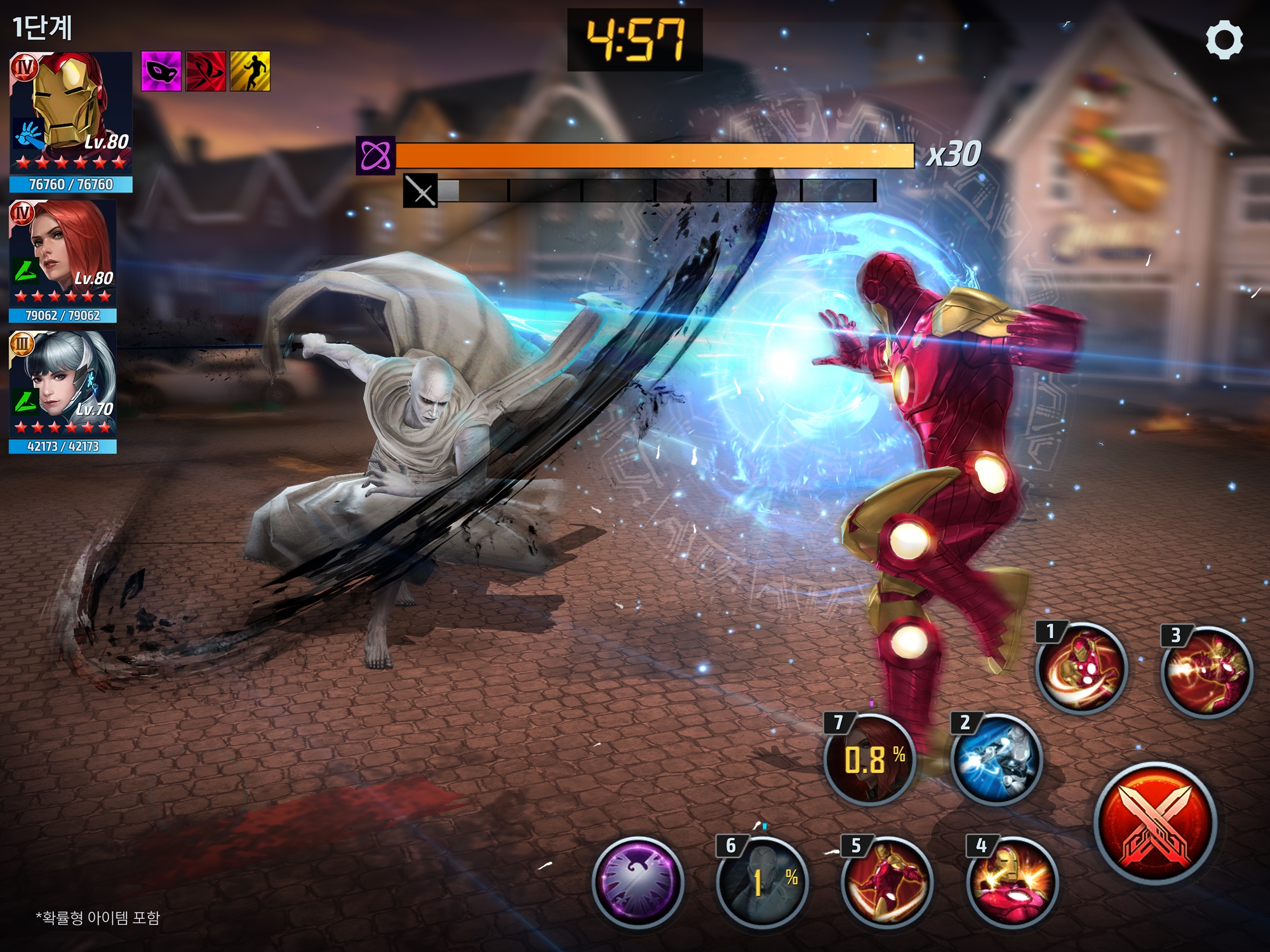Use skill 5 flying Iron Man attack
1270x952 pixels.
886,882
